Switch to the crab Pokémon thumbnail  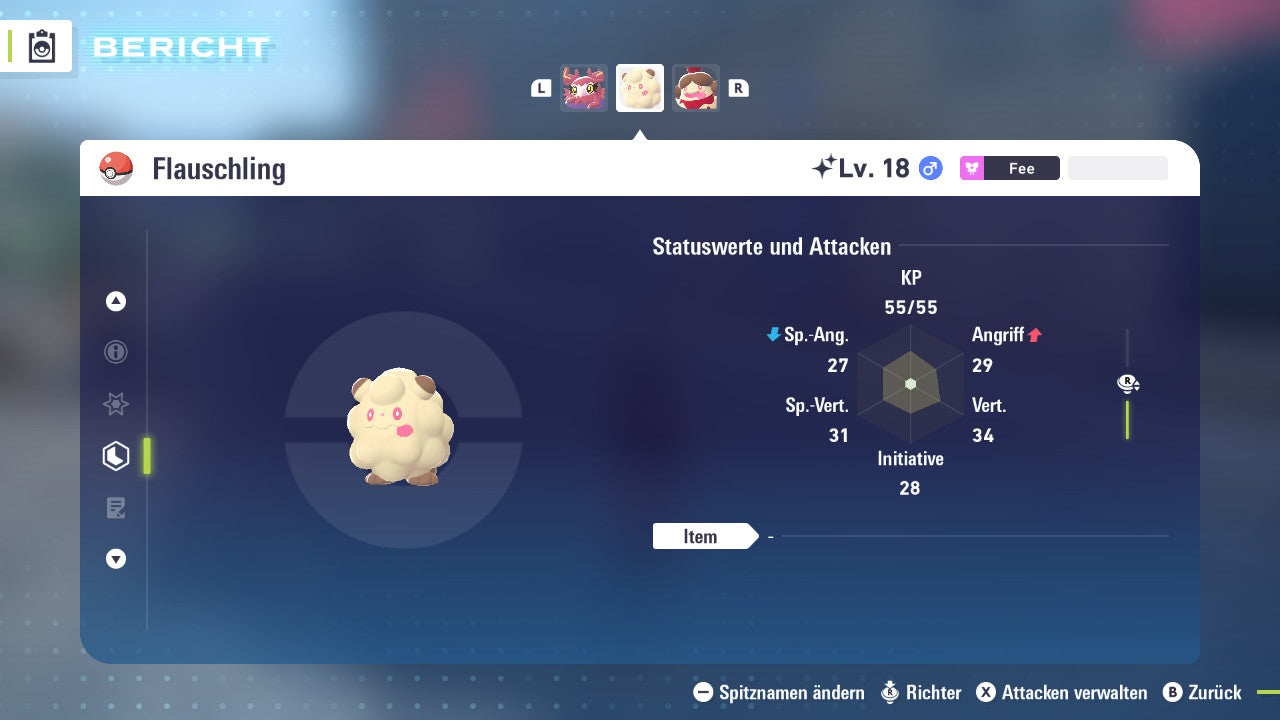[583, 88]
